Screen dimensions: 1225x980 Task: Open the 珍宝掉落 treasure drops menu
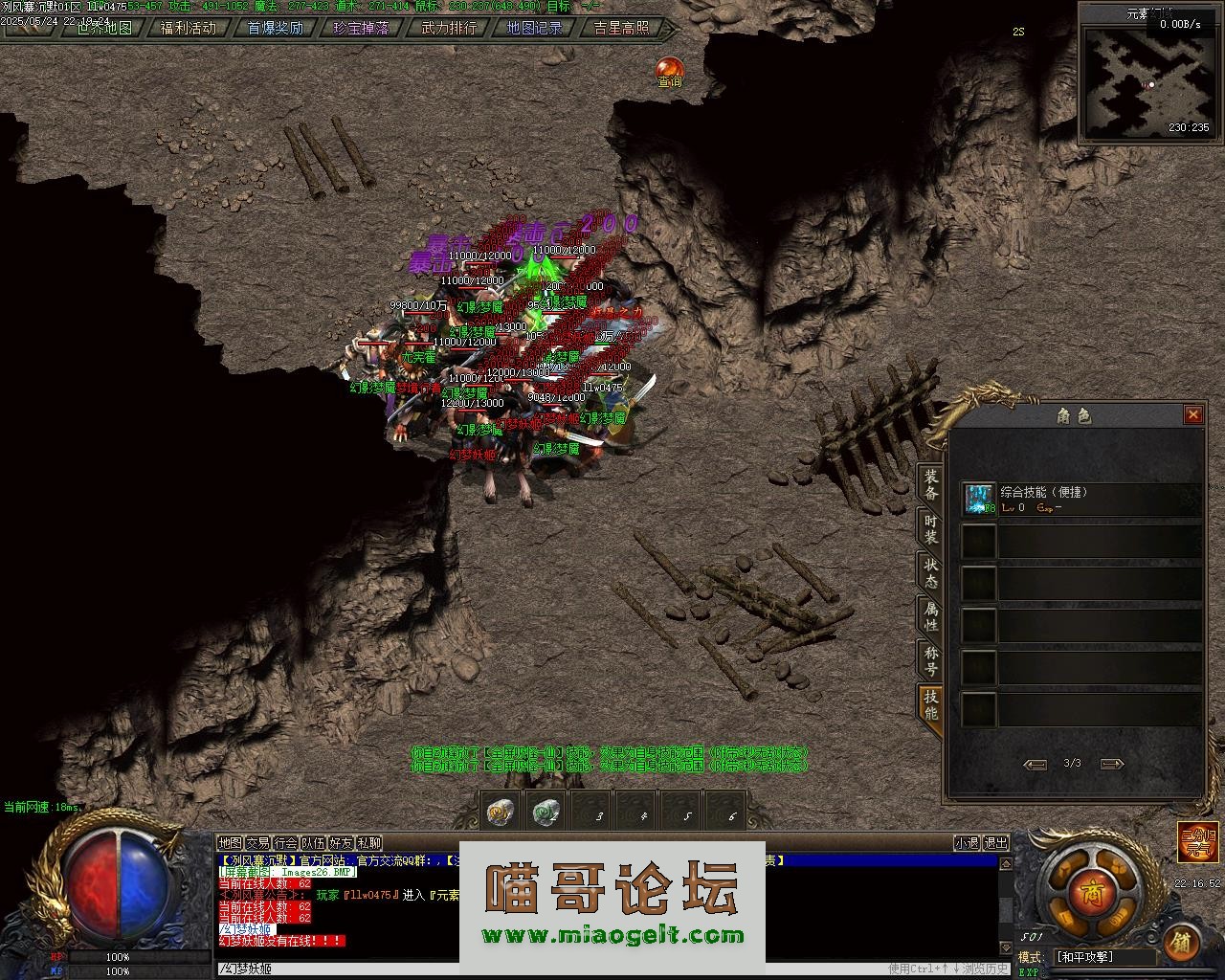(361, 28)
